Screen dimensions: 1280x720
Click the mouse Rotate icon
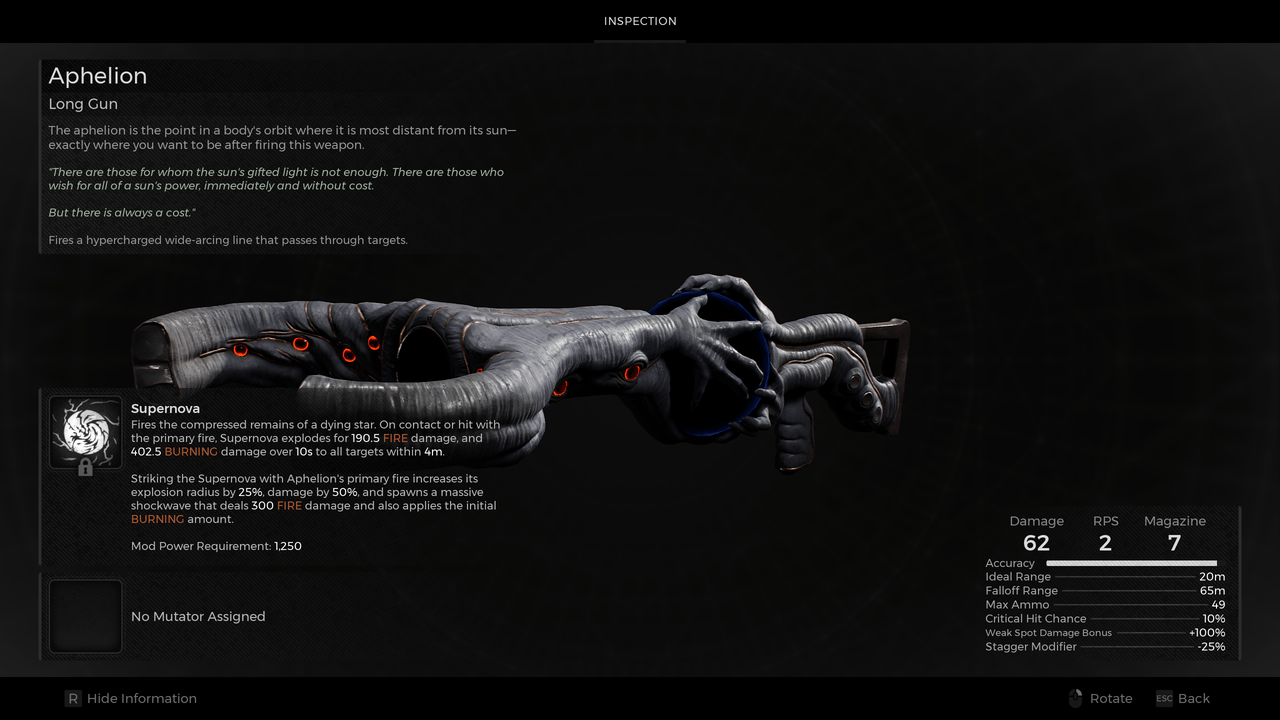coord(1075,698)
